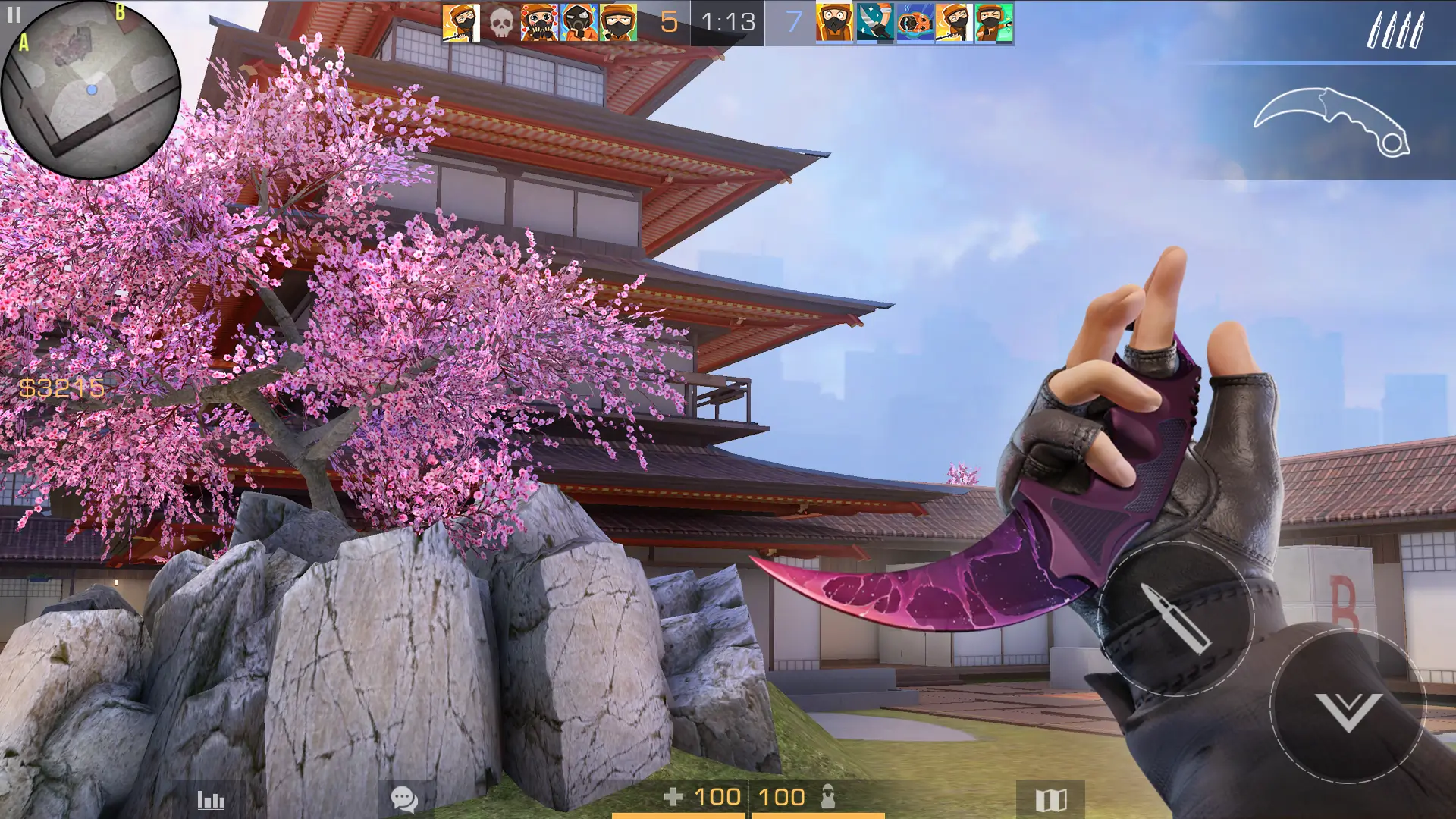Pause the game with the pause icon

tap(14, 15)
